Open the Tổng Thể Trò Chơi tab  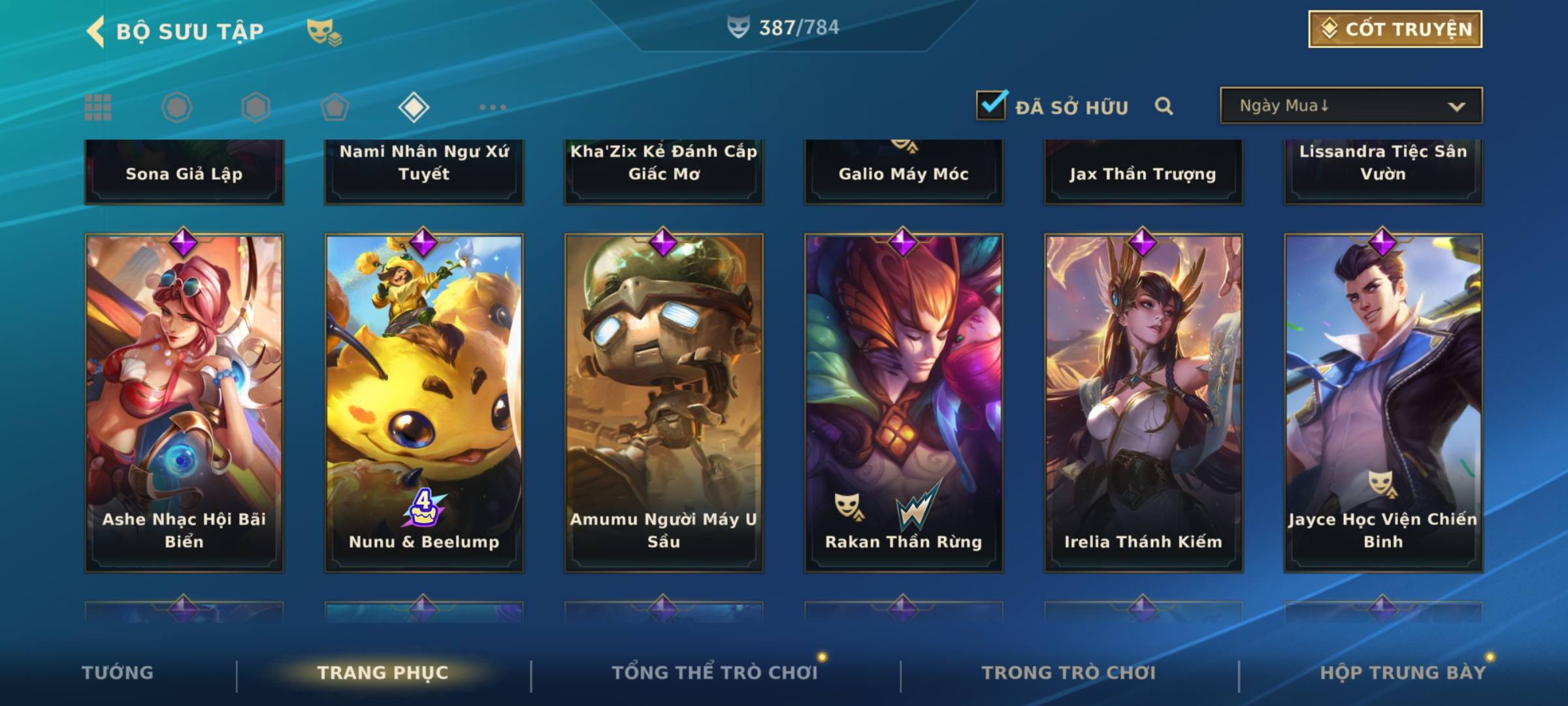pyautogui.click(x=715, y=673)
